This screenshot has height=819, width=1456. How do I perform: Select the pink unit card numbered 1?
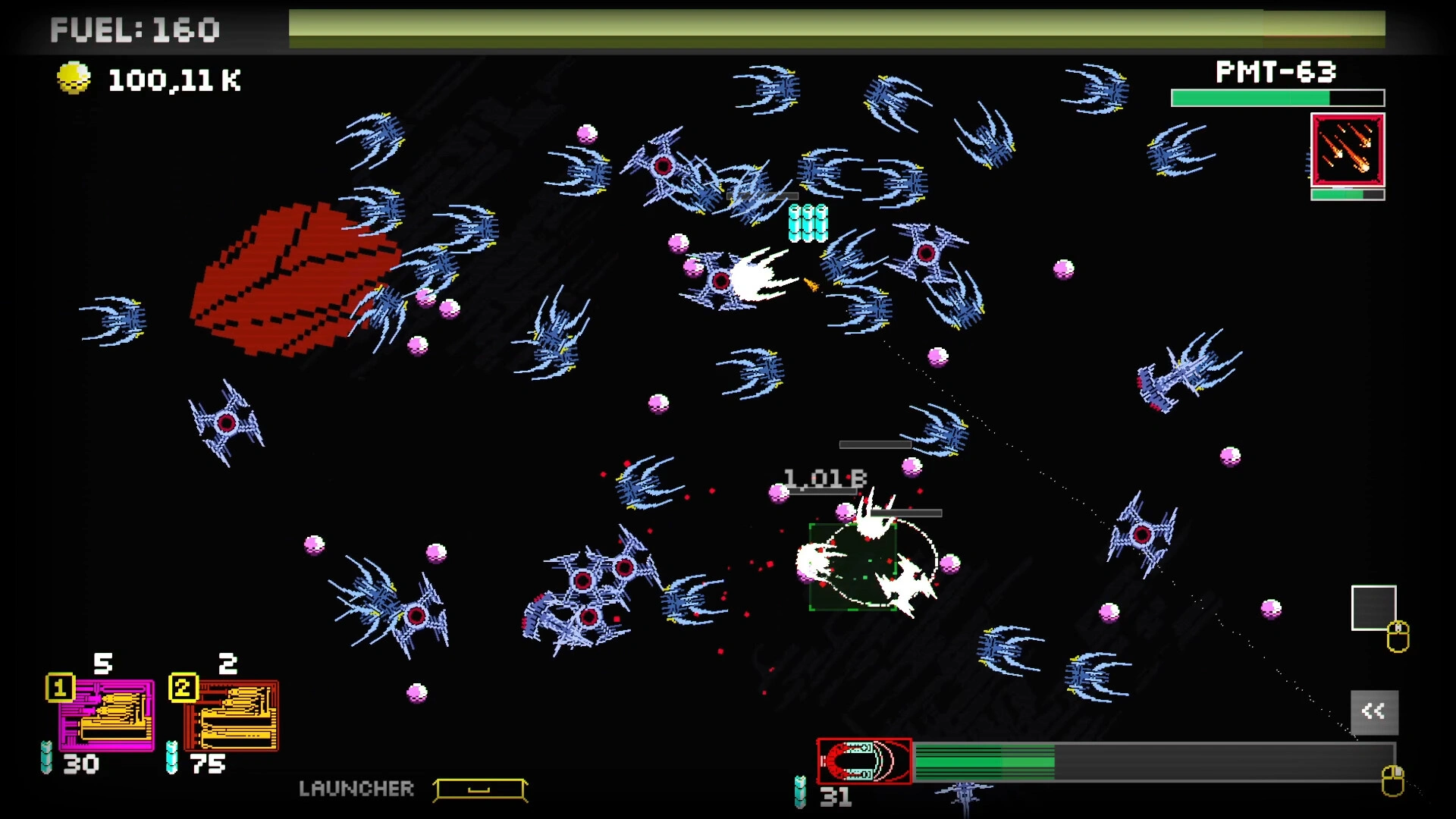[x=107, y=715]
